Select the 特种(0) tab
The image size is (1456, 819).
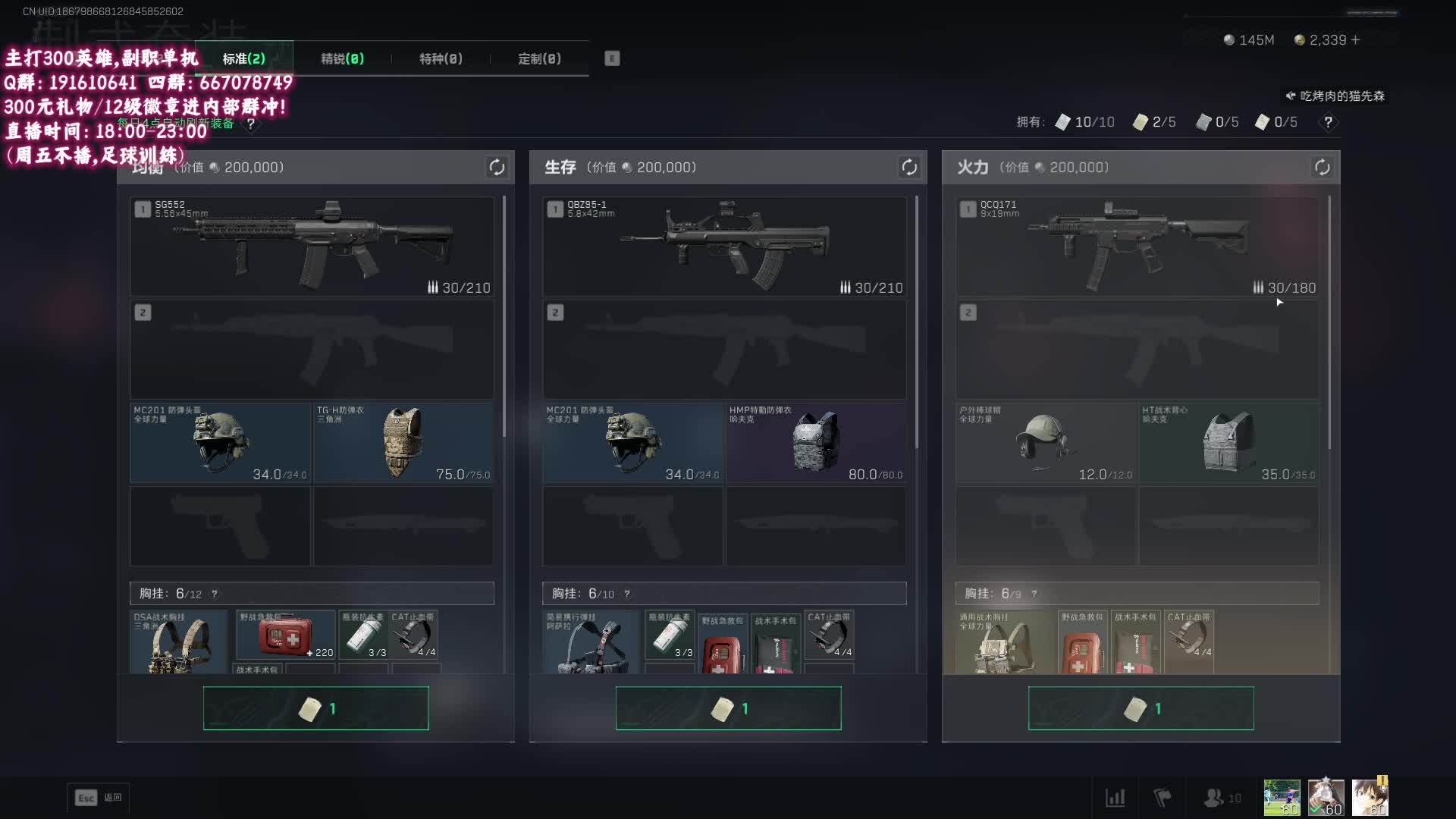[x=441, y=59]
